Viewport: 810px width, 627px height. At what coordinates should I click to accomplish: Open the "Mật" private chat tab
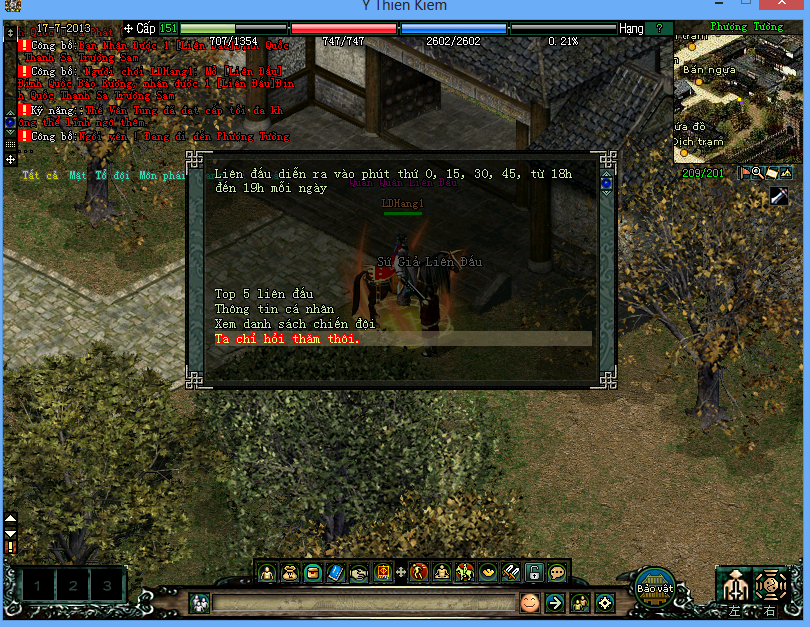coord(78,176)
